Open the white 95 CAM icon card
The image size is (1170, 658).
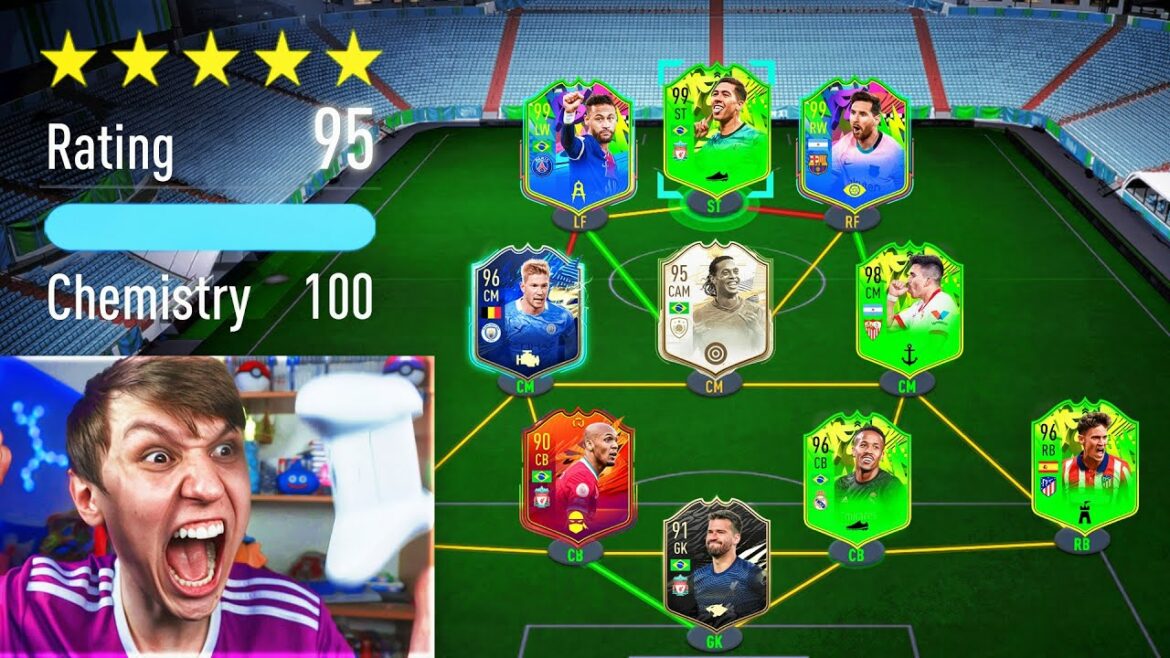(714, 308)
